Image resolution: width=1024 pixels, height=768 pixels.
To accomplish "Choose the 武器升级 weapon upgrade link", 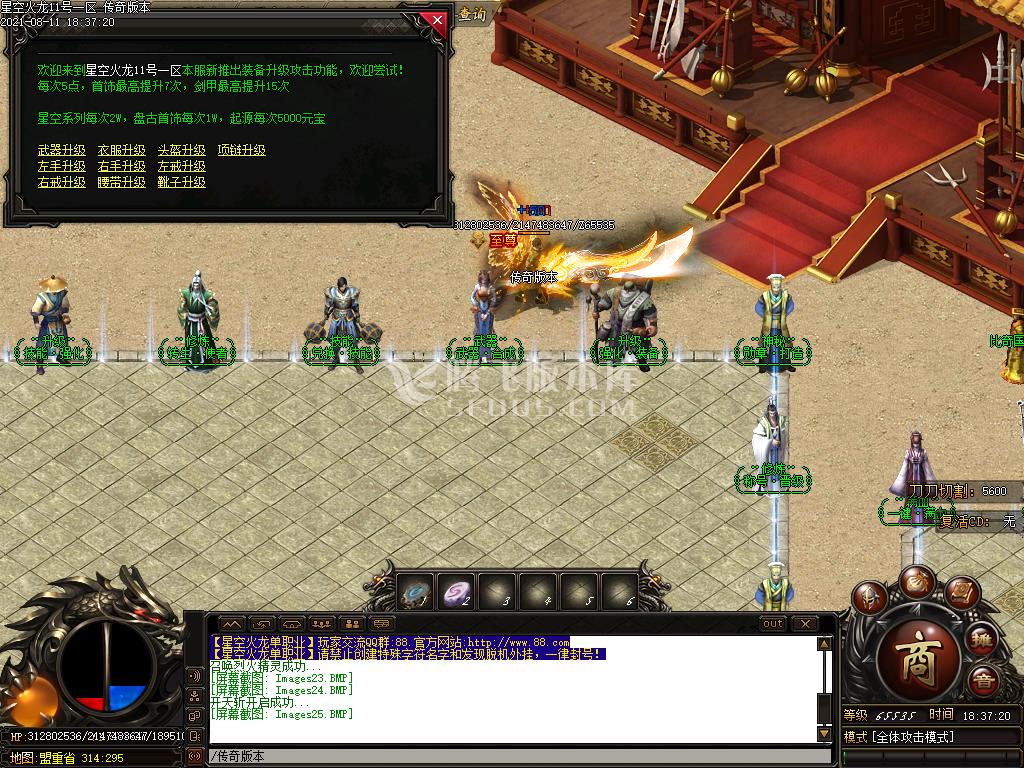I will 62,150.
